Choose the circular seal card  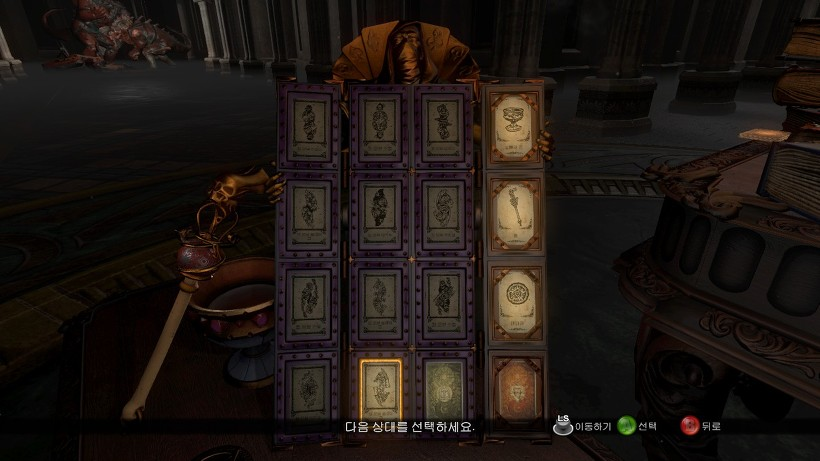point(516,300)
